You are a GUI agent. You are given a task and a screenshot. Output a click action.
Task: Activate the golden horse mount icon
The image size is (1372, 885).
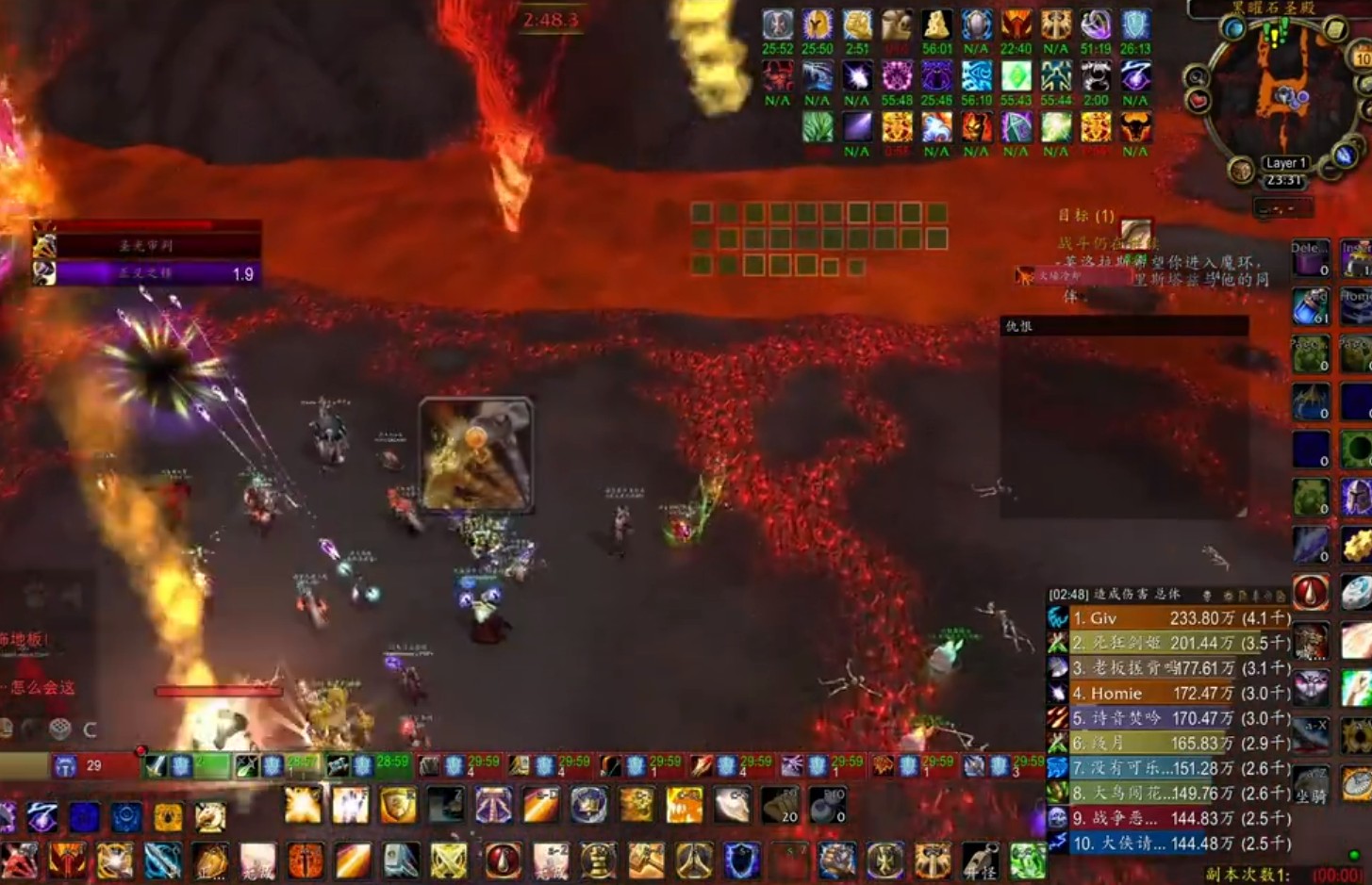click(x=210, y=817)
